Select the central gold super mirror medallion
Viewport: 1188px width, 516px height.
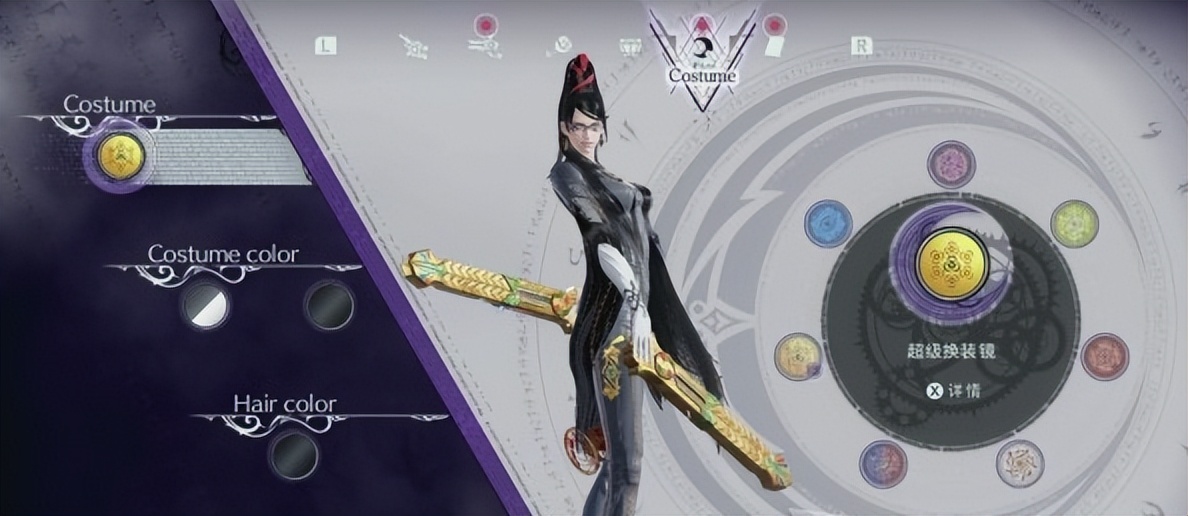[952, 264]
